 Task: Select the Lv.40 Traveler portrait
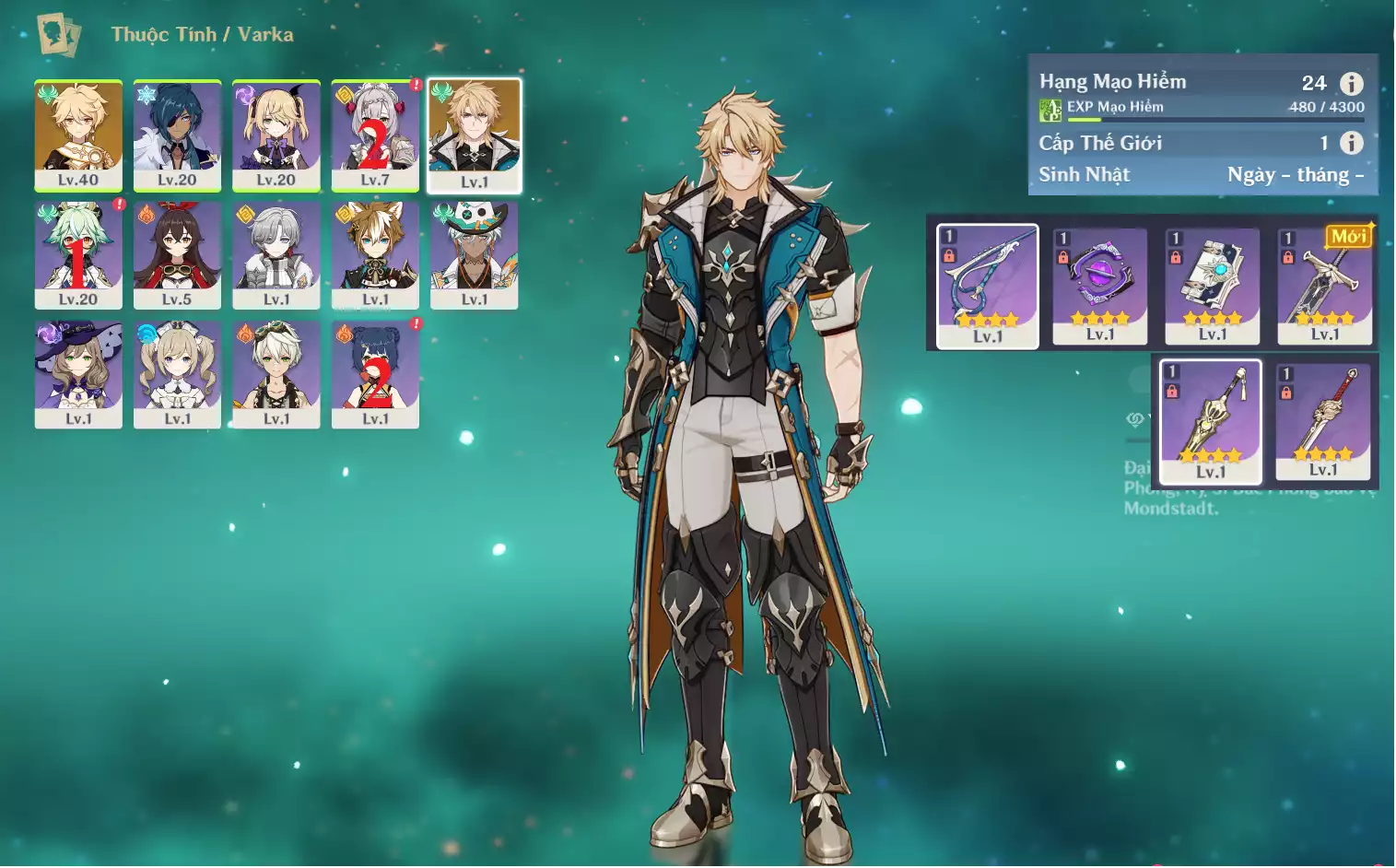coord(78,135)
